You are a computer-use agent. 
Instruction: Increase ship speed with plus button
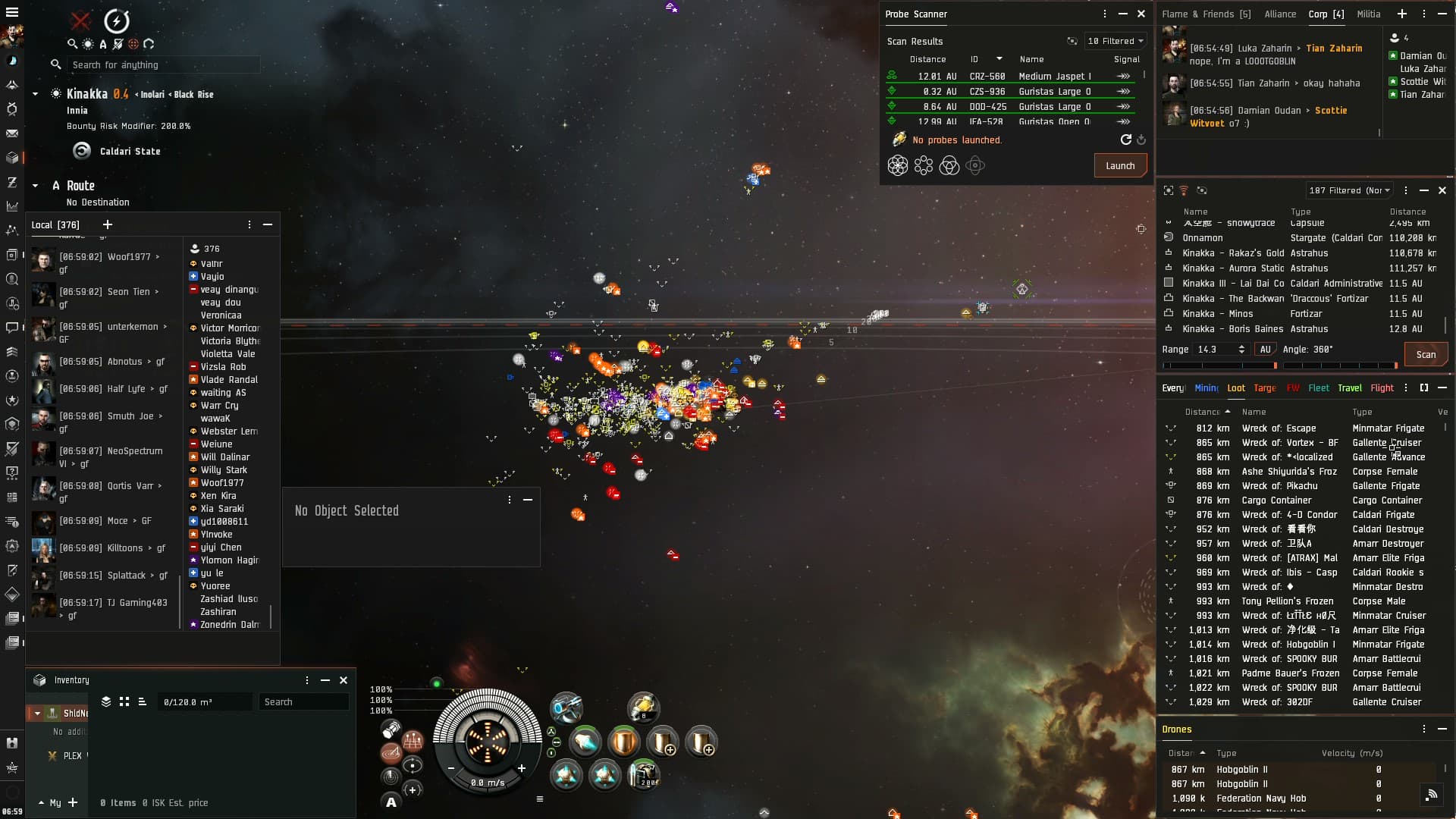(x=522, y=768)
